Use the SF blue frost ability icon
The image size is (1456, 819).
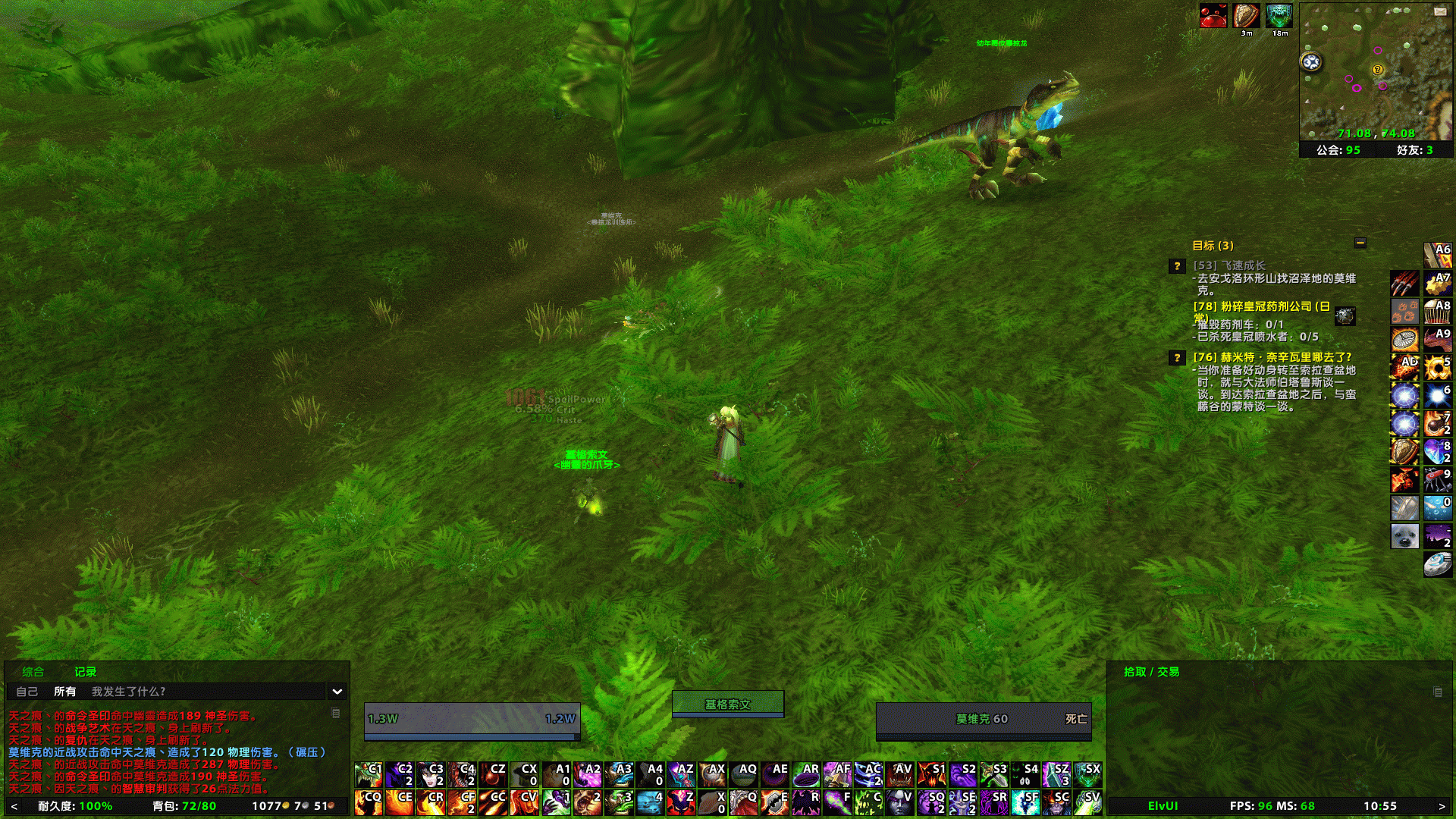pyautogui.click(x=1026, y=802)
